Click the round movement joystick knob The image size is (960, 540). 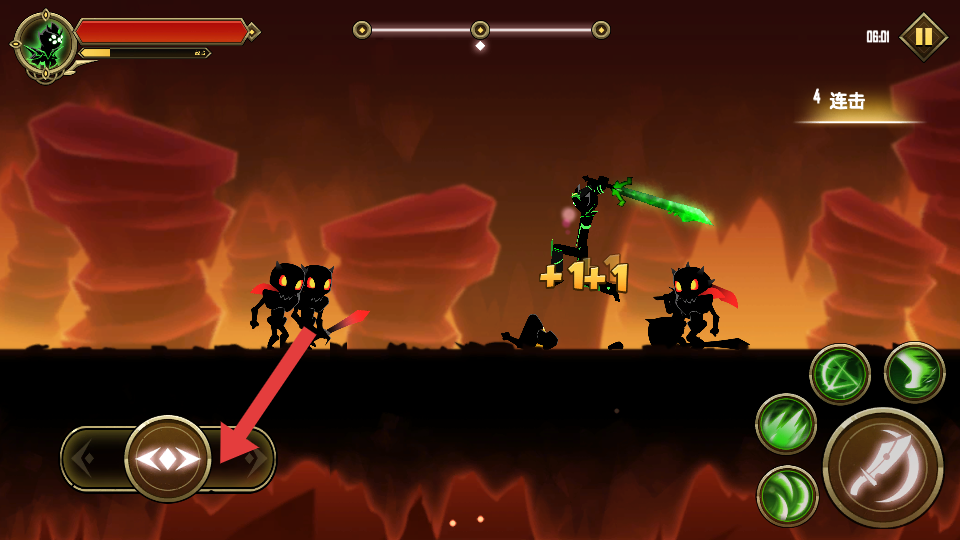click(168, 459)
